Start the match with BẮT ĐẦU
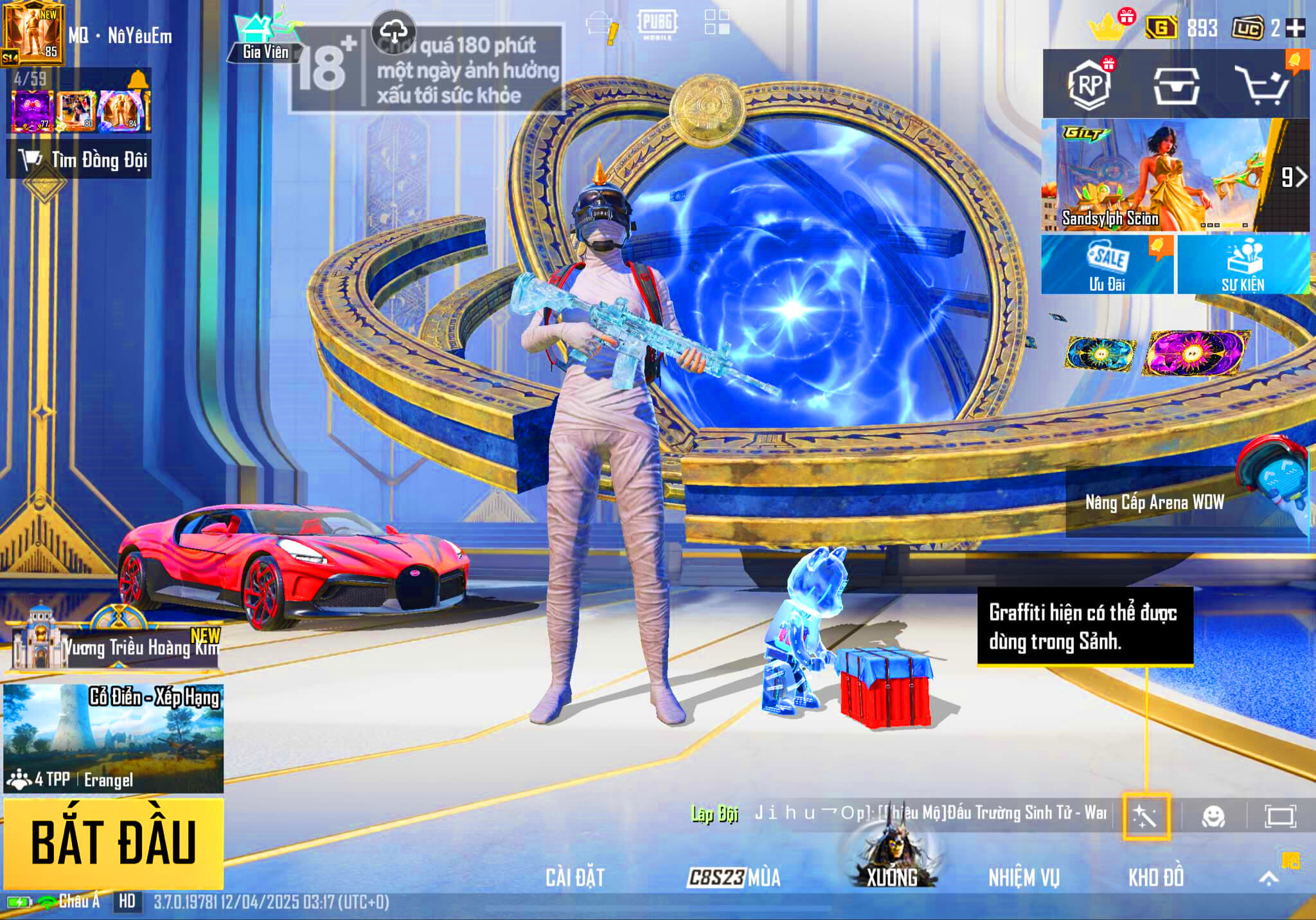Image resolution: width=1316 pixels, height=920 pixels. (114, 842)
